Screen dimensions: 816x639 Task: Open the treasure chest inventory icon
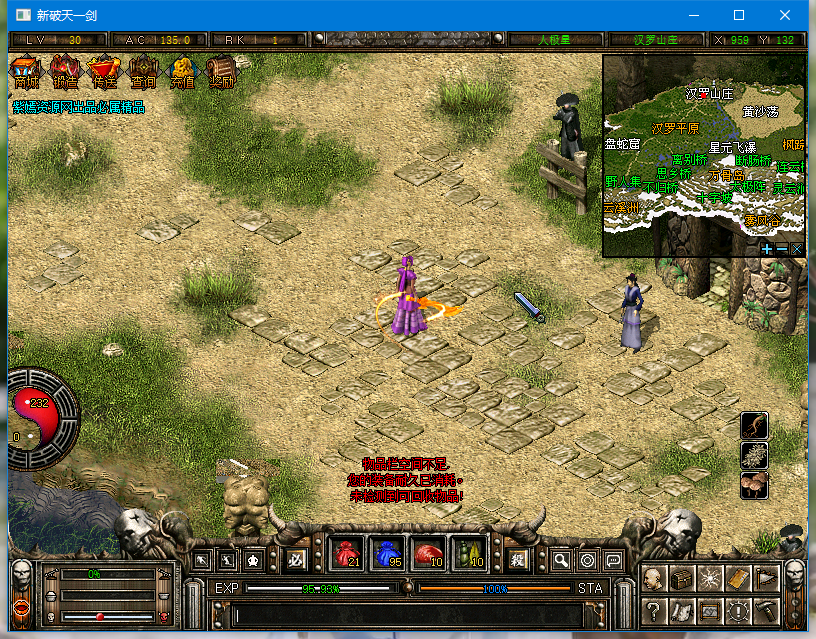683,578
